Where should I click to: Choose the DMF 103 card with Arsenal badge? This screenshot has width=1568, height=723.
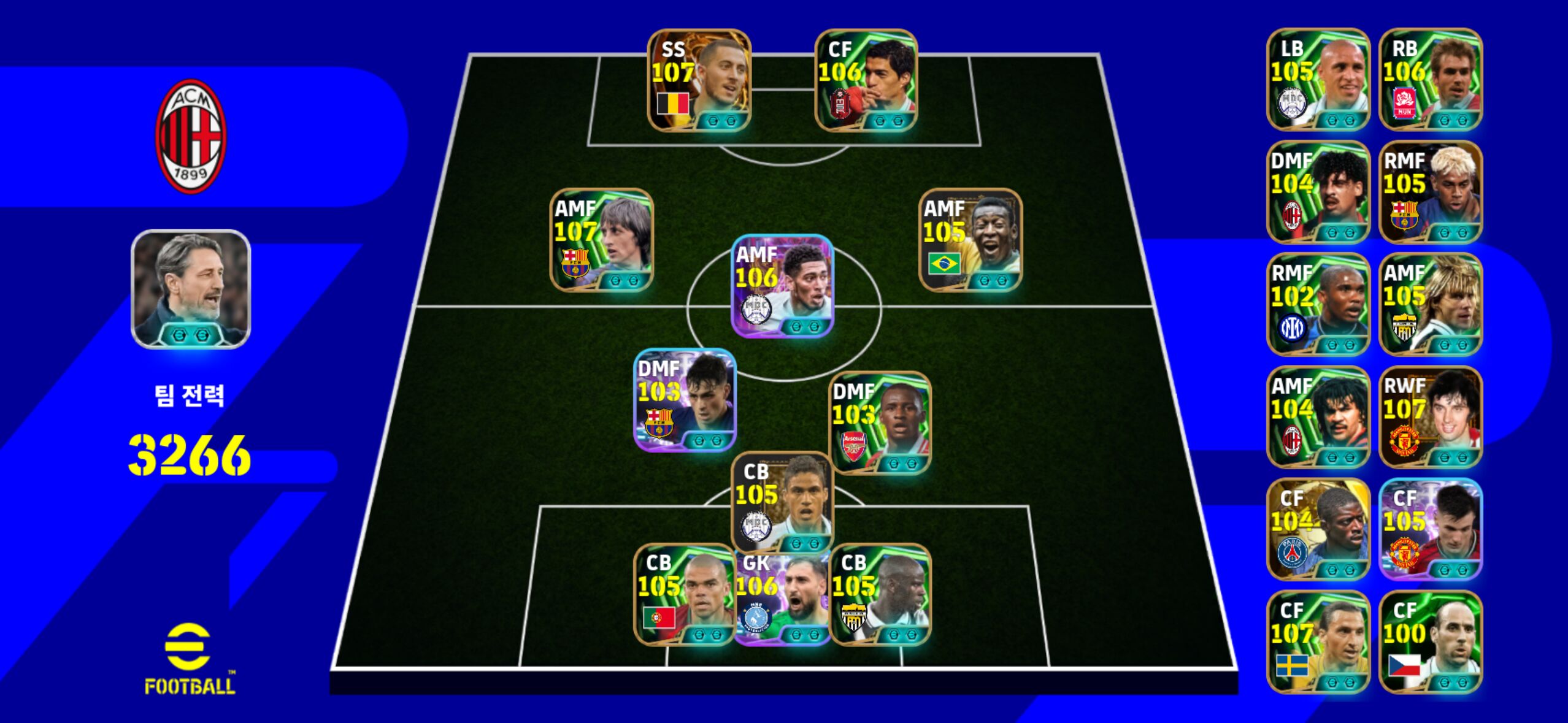[x=880, y=423]
